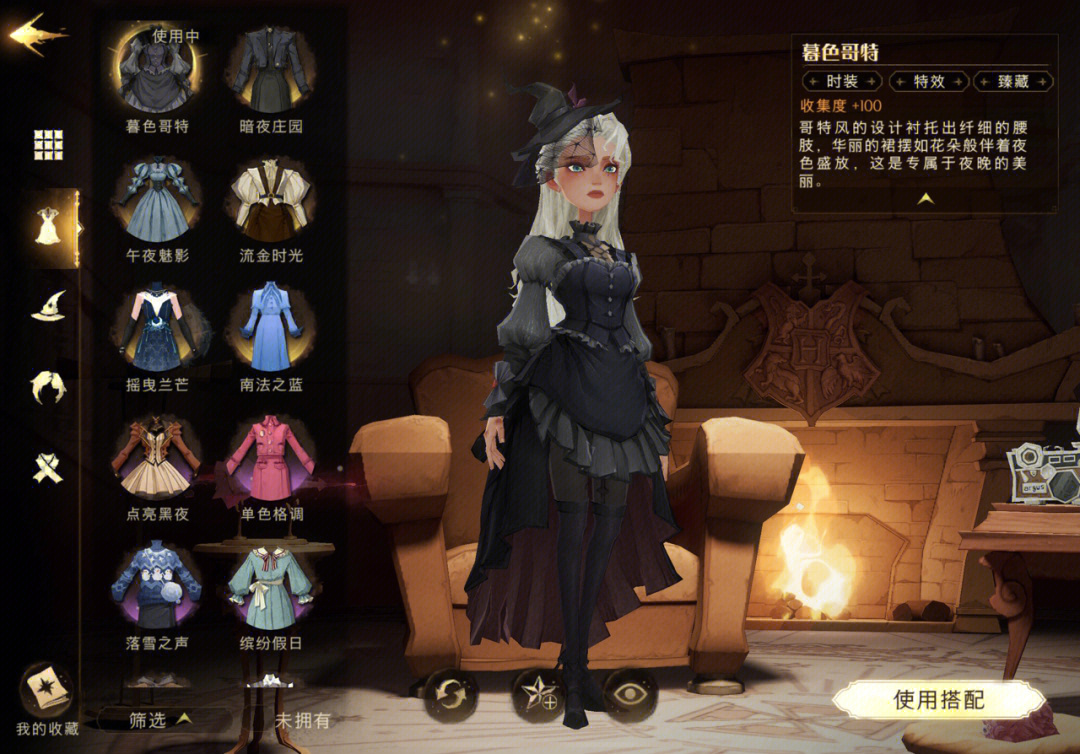Select the 南法之蓝 blue coat
Image resolution: width=1080 pixels, height=754 pixels.
point(270,330)
